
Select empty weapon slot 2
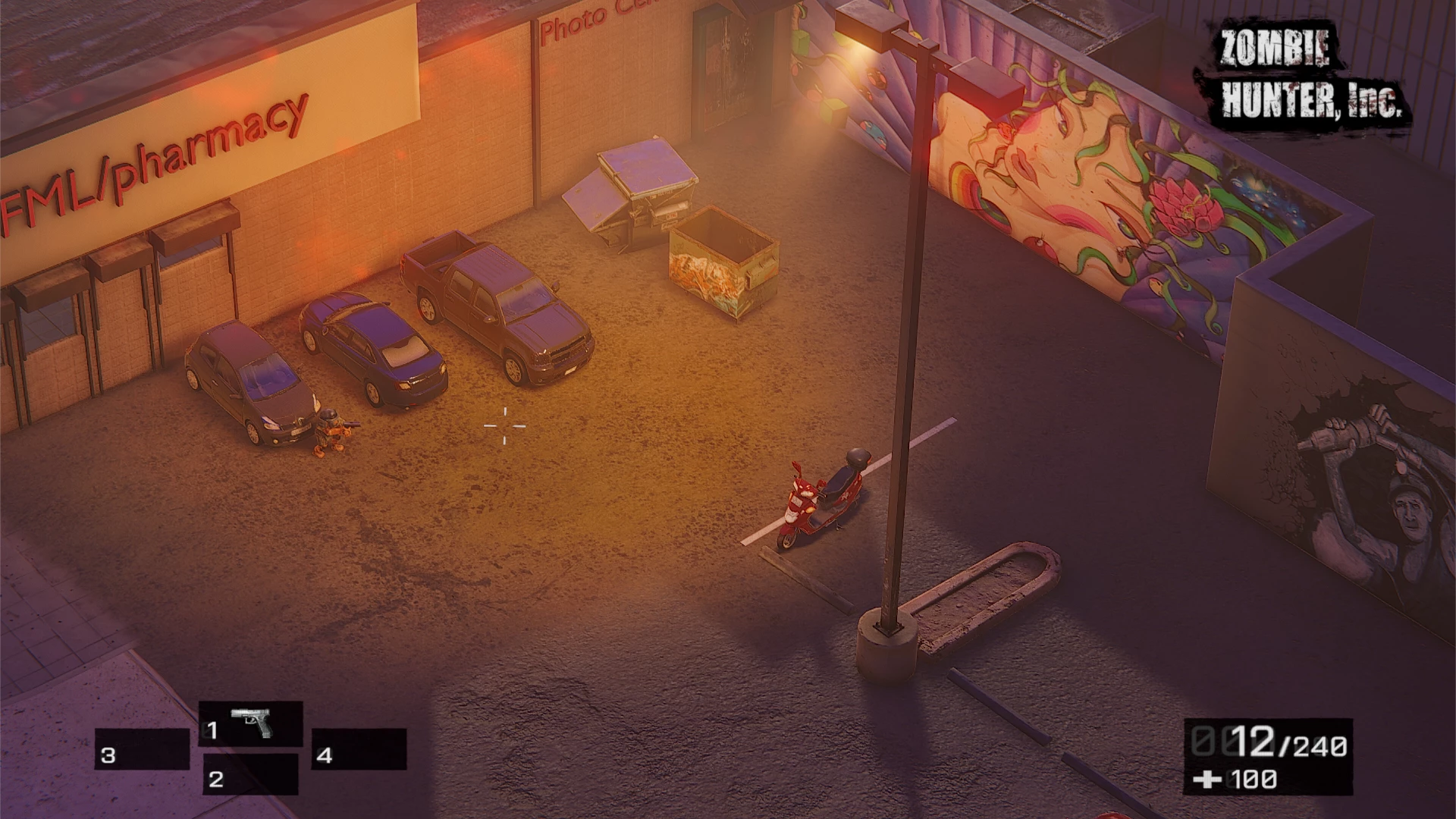[x=250, y=774]
